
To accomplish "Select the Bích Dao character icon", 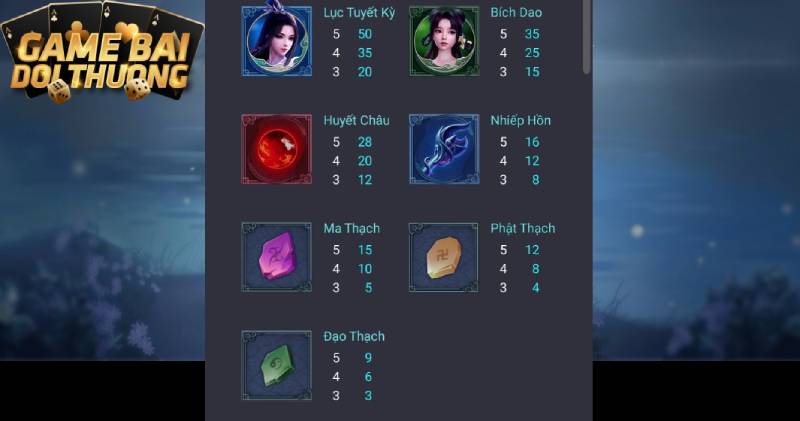I will [444, 40].
